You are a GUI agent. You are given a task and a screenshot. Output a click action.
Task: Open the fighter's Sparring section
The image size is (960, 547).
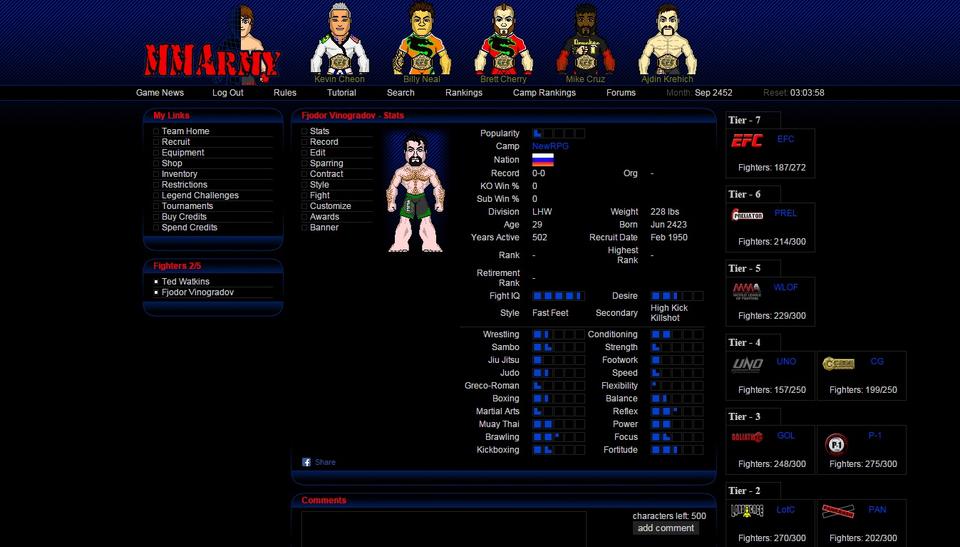pos(326,163)
